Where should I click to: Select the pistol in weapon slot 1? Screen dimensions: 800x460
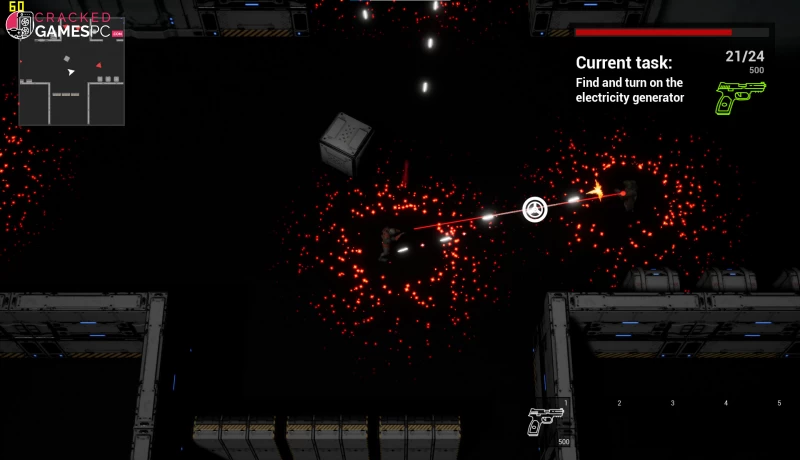click(546, 421)
